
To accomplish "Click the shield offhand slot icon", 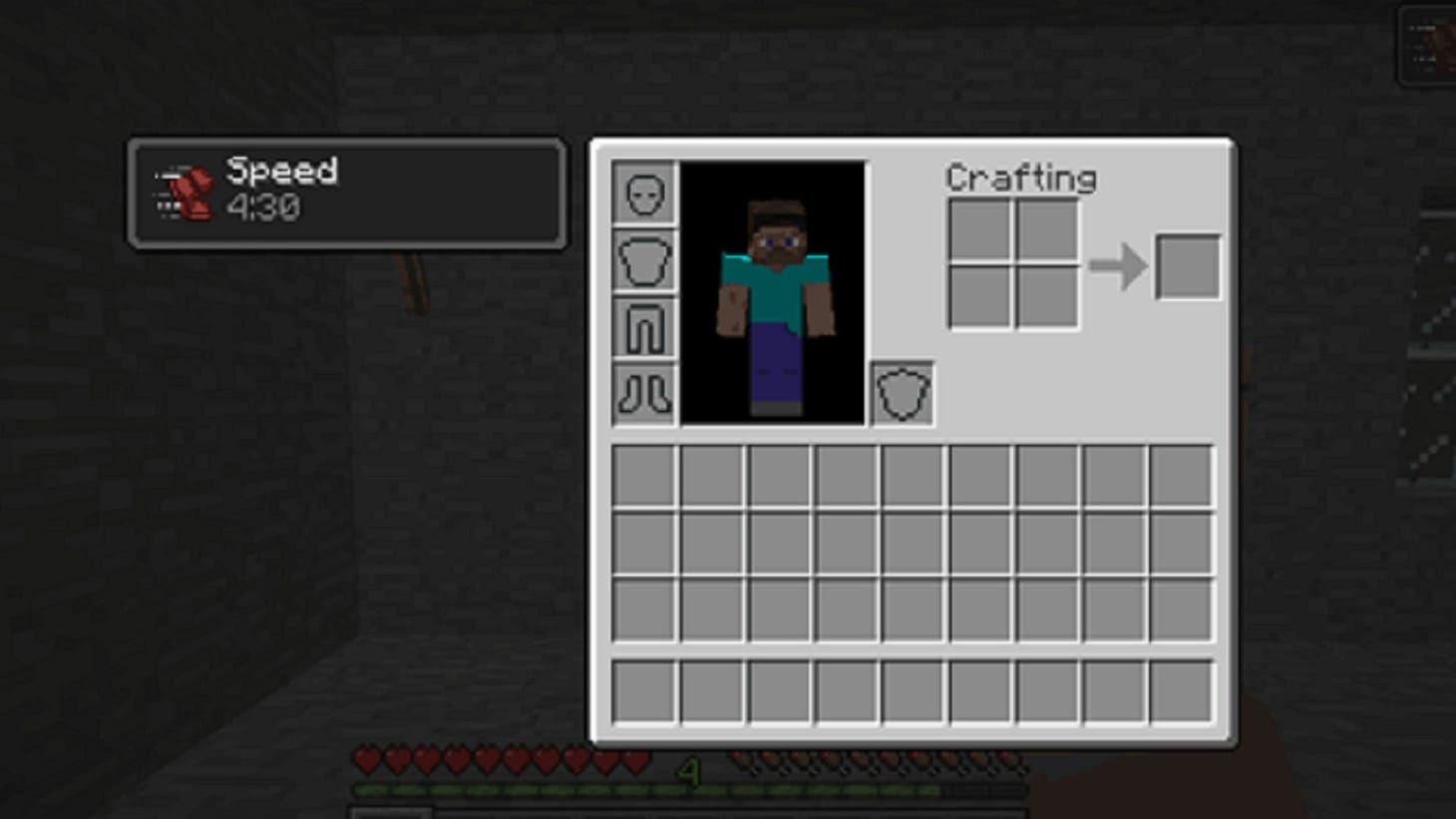I will click(902, 393).
